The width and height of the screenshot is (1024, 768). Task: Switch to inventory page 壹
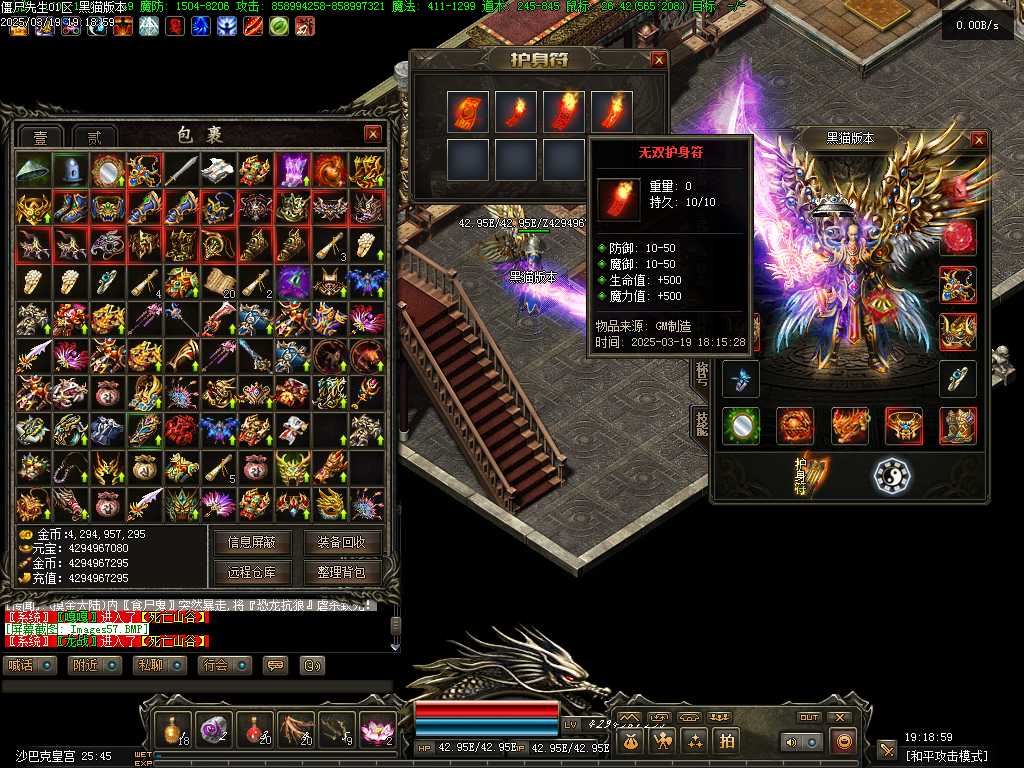40,137
